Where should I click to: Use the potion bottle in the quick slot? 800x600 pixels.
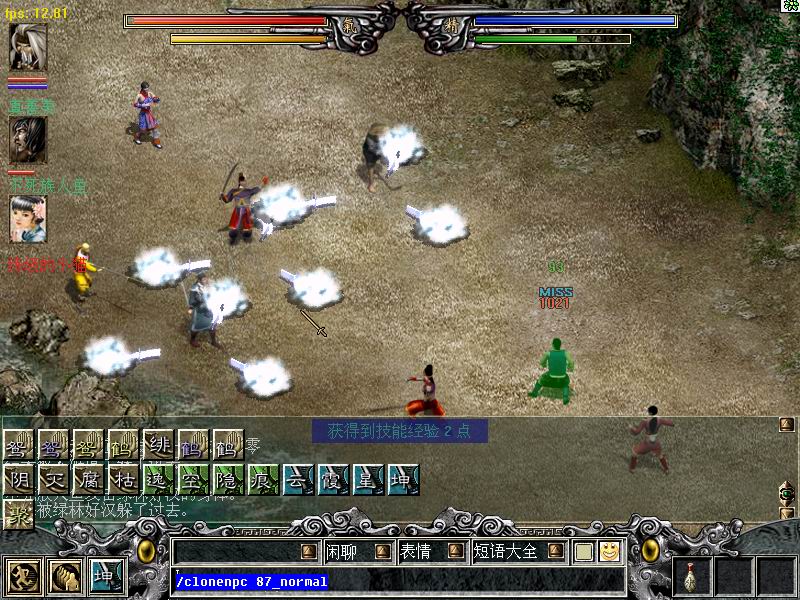pyautogui.click(x=692, y=577)
